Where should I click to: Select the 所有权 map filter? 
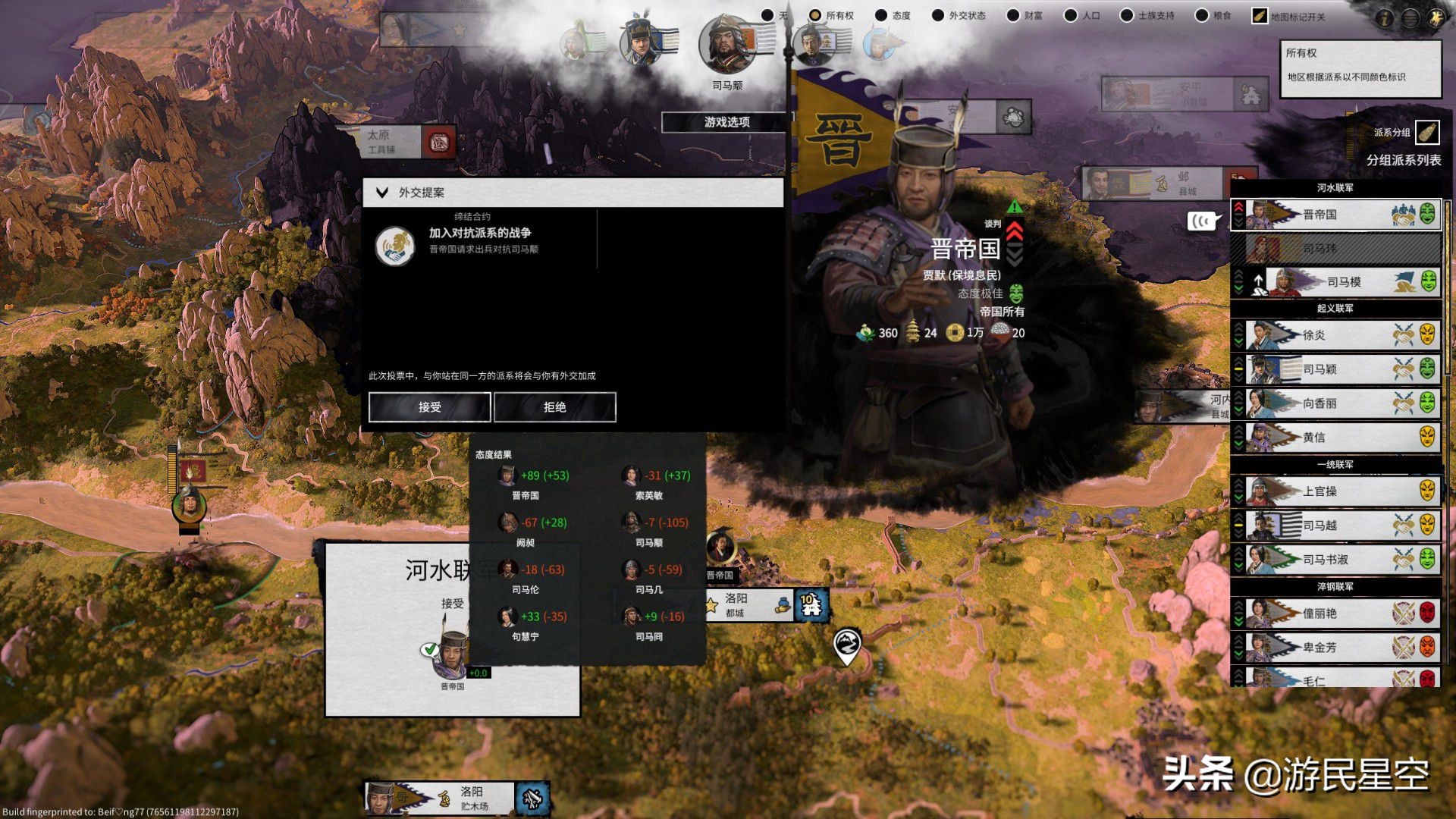[815, 15]
